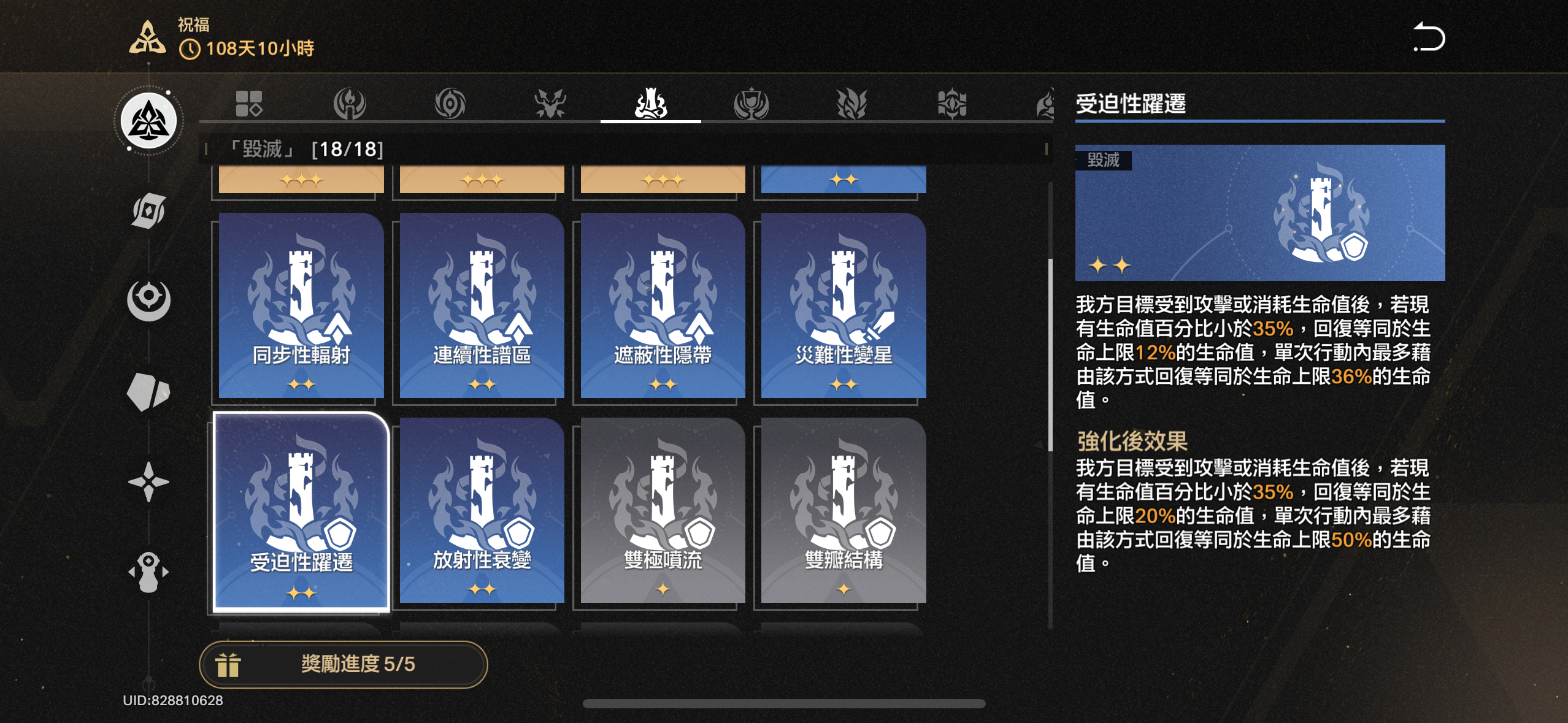Viewport: 1568px width, 723px height.
Task: Open the swirl-eye path tab
Action: coord(450,104)
